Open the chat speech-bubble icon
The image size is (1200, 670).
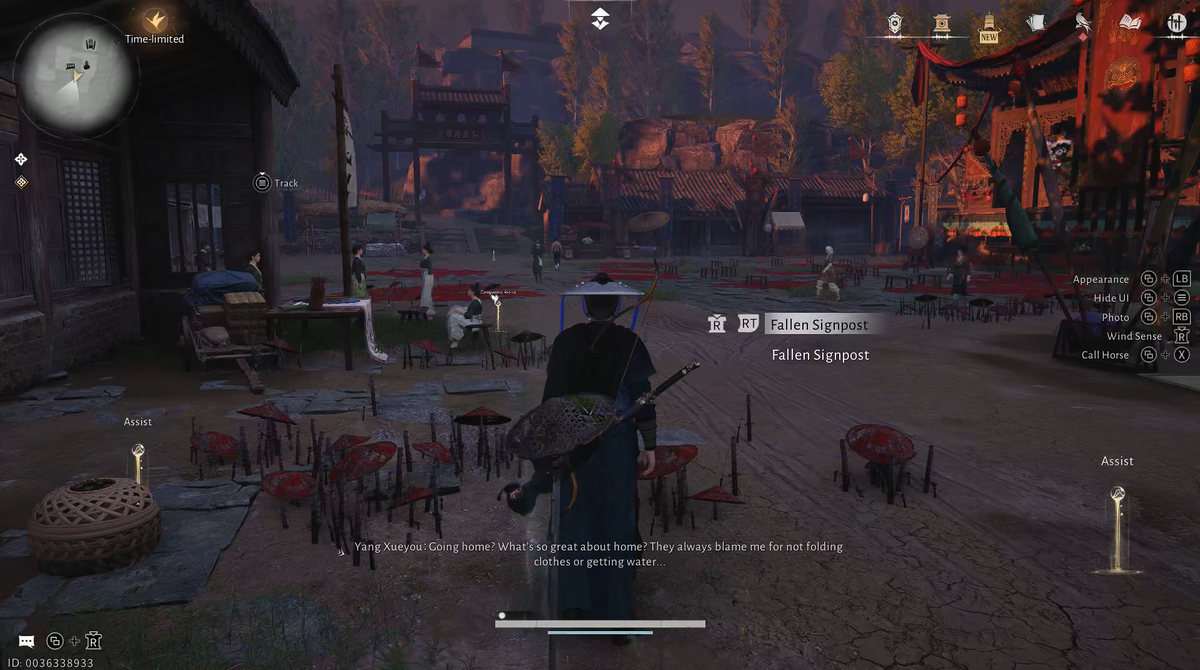(x=27, y=641)
